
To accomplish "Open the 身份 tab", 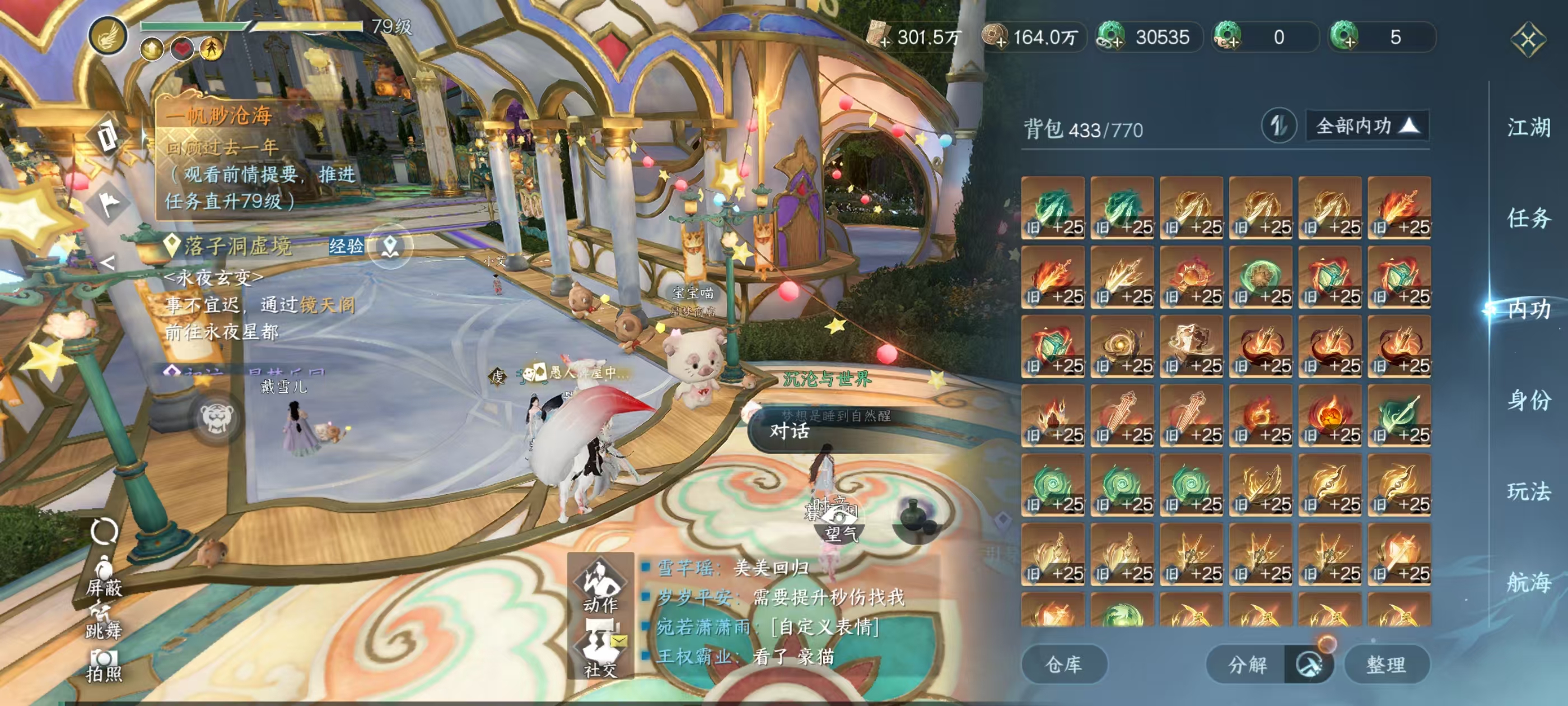I will [1528, 400].
